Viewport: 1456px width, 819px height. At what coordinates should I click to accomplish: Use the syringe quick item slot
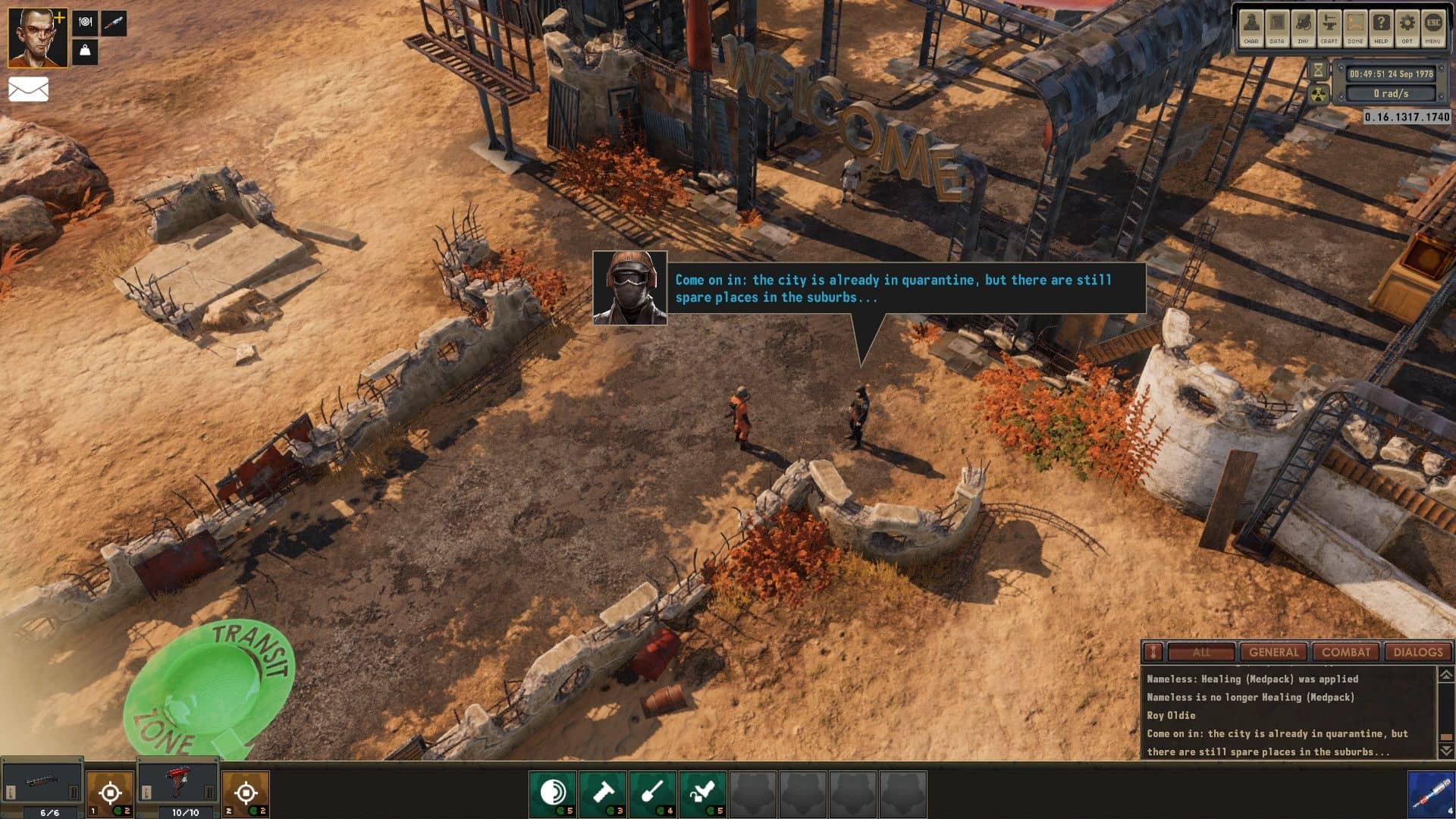[x=1430, y=795]
